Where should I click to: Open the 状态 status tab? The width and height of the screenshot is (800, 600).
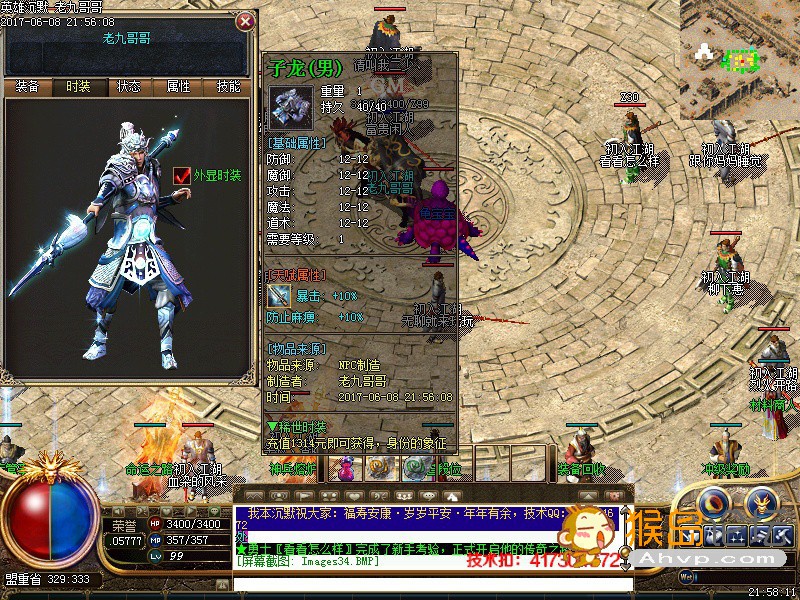(x=129, y=87)
